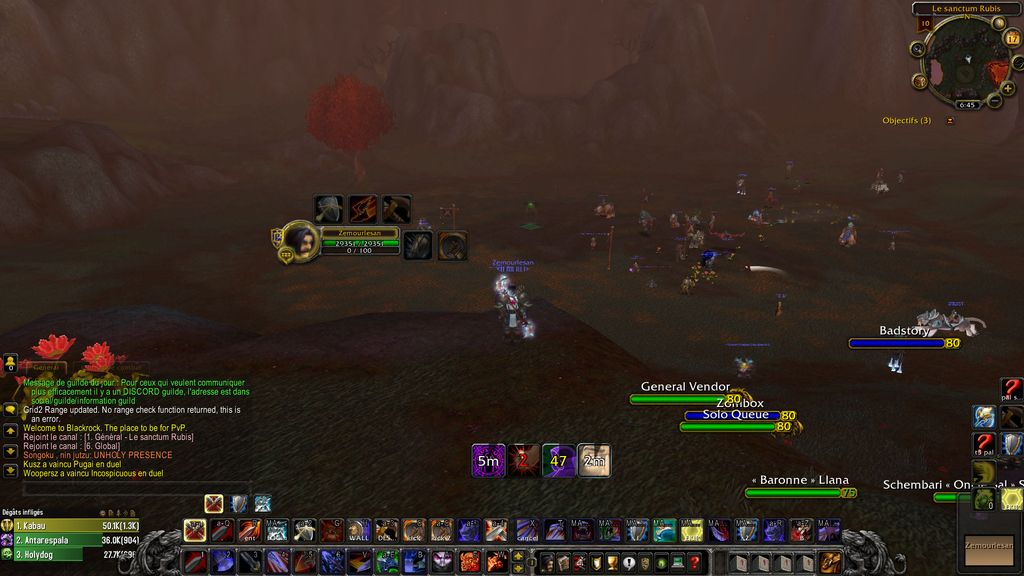1024x576 pixels.
Task: Click the red question mark help button
Action: (x=1012, y=390)
